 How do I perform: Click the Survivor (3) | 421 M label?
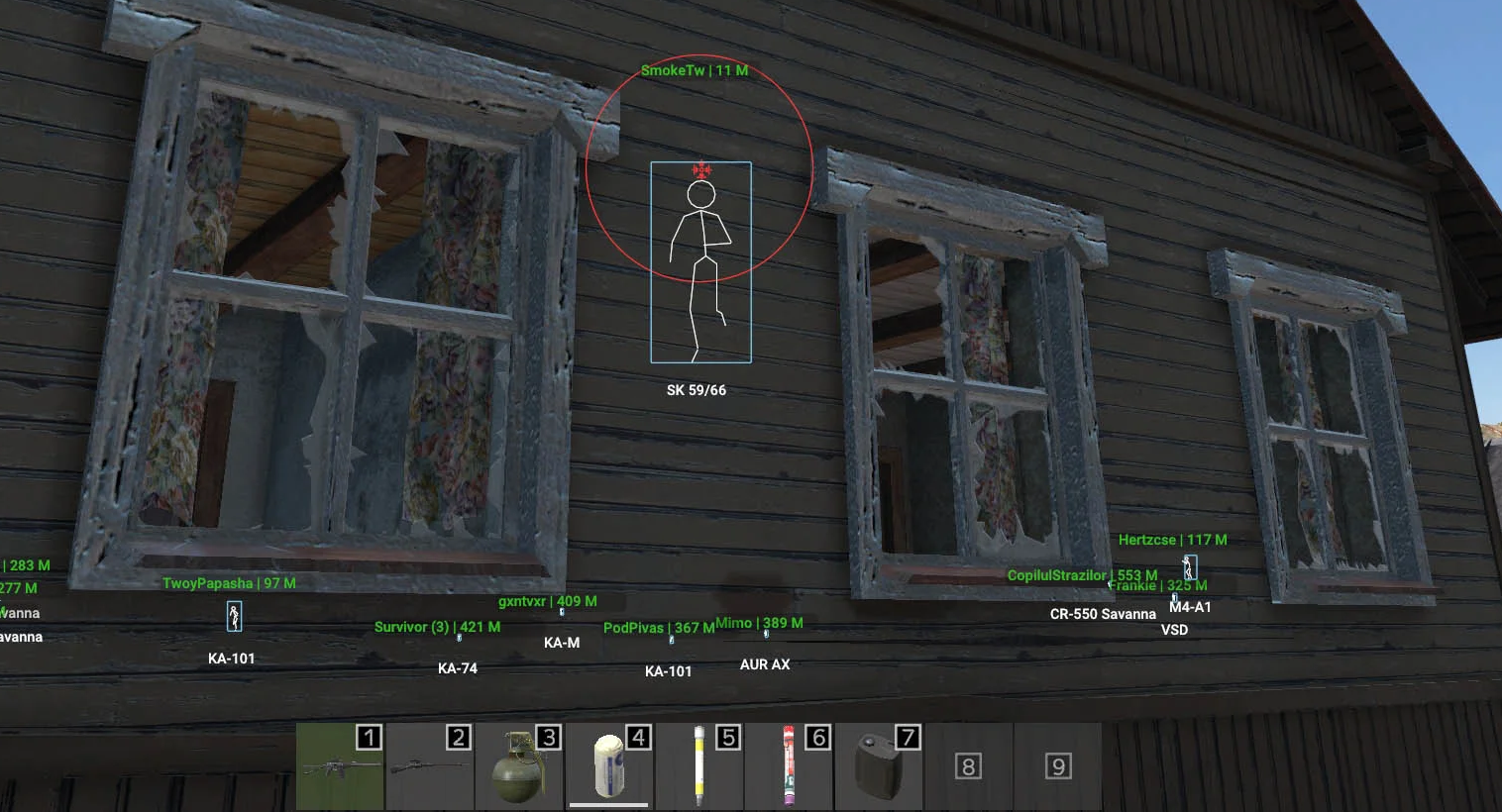pyautogui.click(x=437, y=627)
